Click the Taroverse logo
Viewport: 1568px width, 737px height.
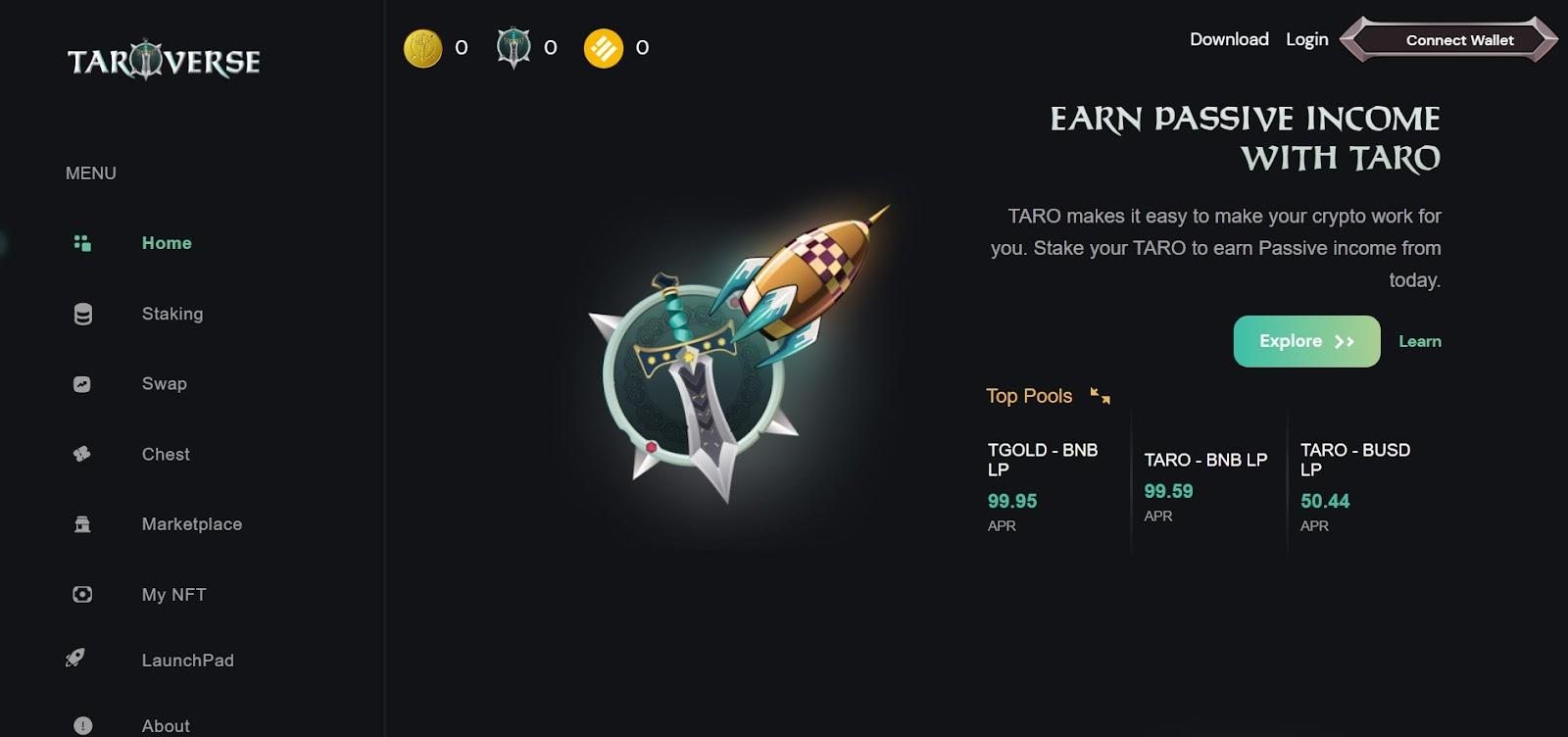coord(164,61)
